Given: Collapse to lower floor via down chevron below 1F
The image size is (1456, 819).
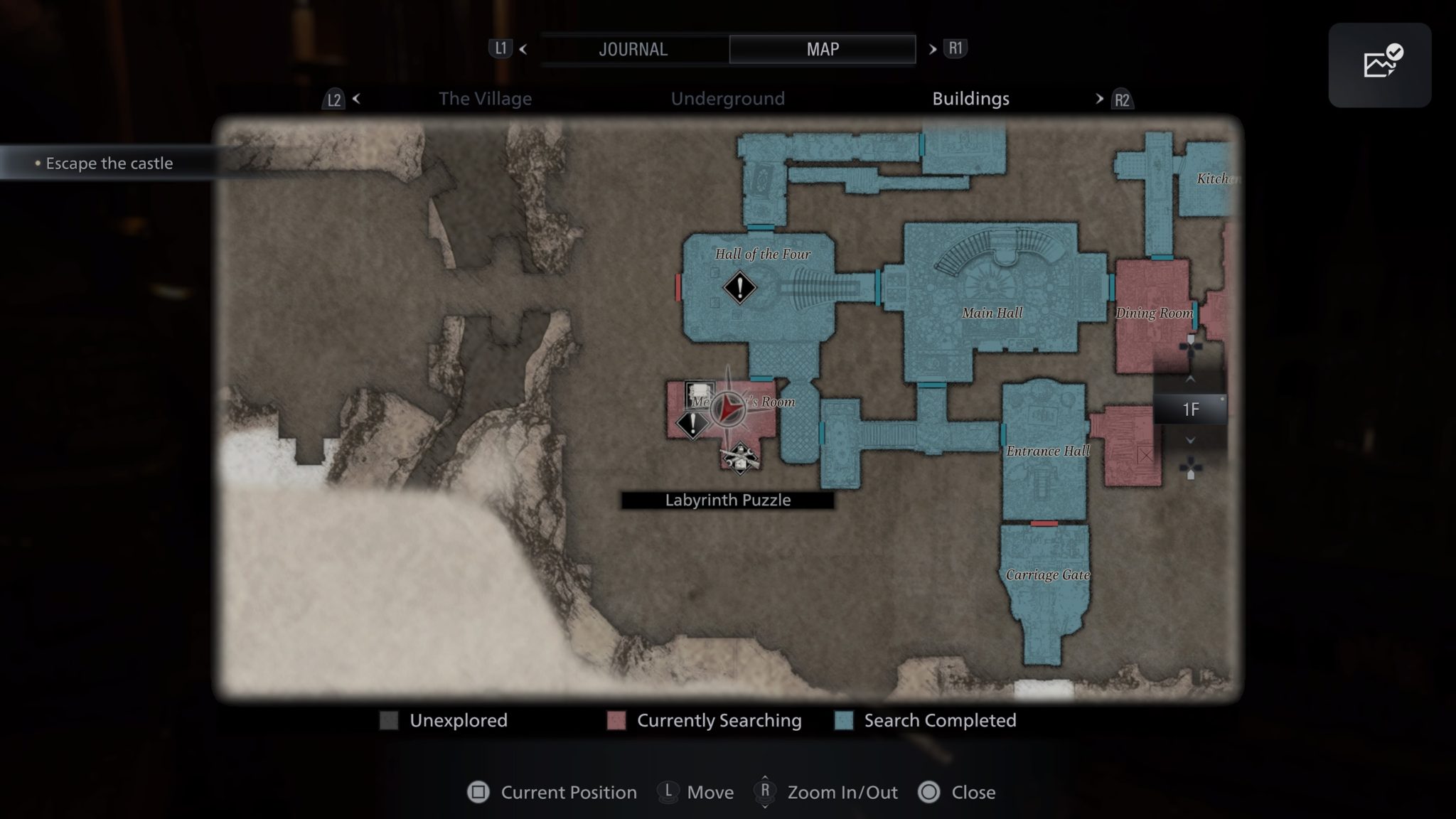Looking at the screenshot, I should [x=1189, y=440].
